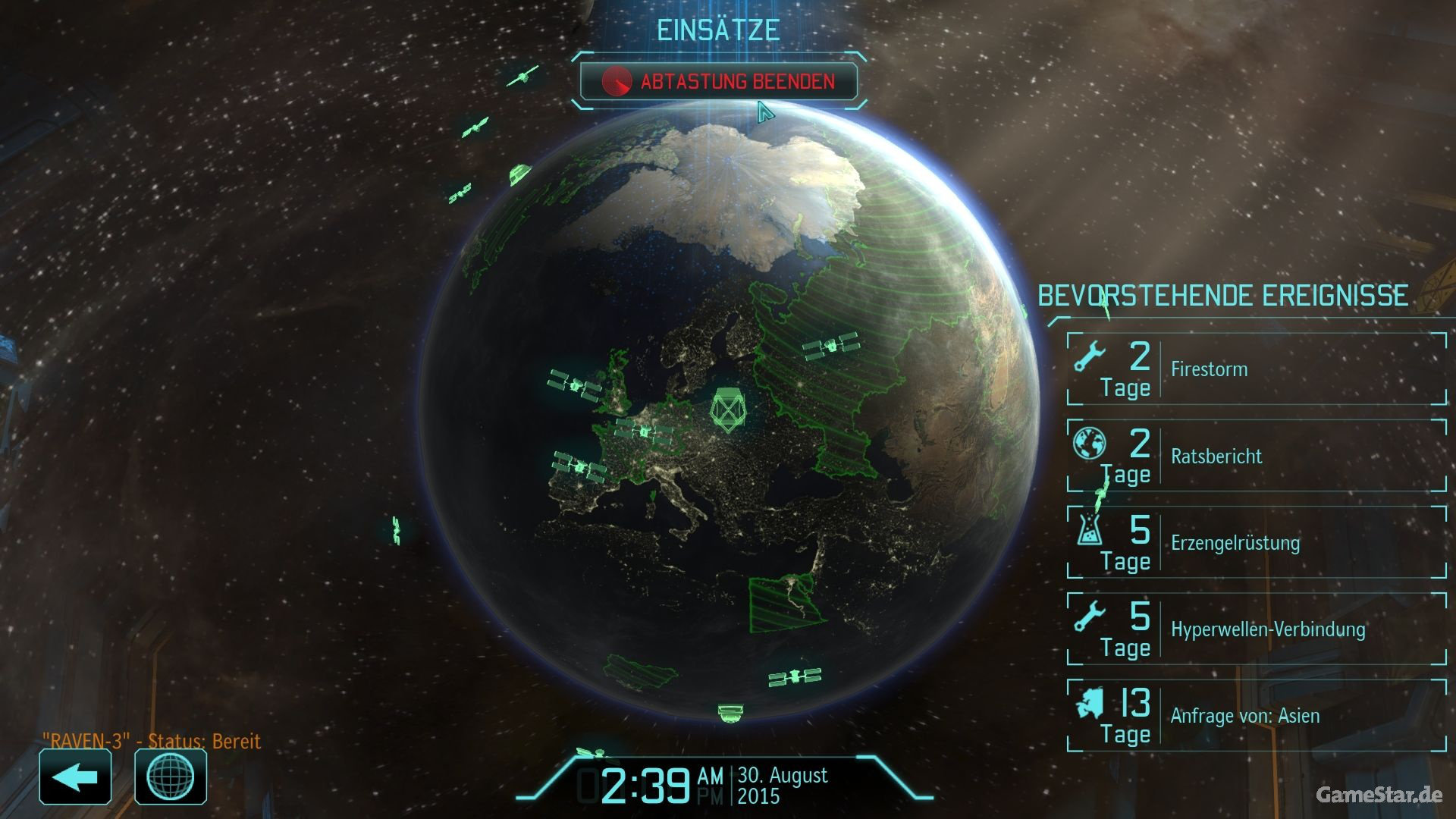This screenshot has width=1456, height=819.
Task: Choose the Erzengelrüstung research event
Action: 1256,542
